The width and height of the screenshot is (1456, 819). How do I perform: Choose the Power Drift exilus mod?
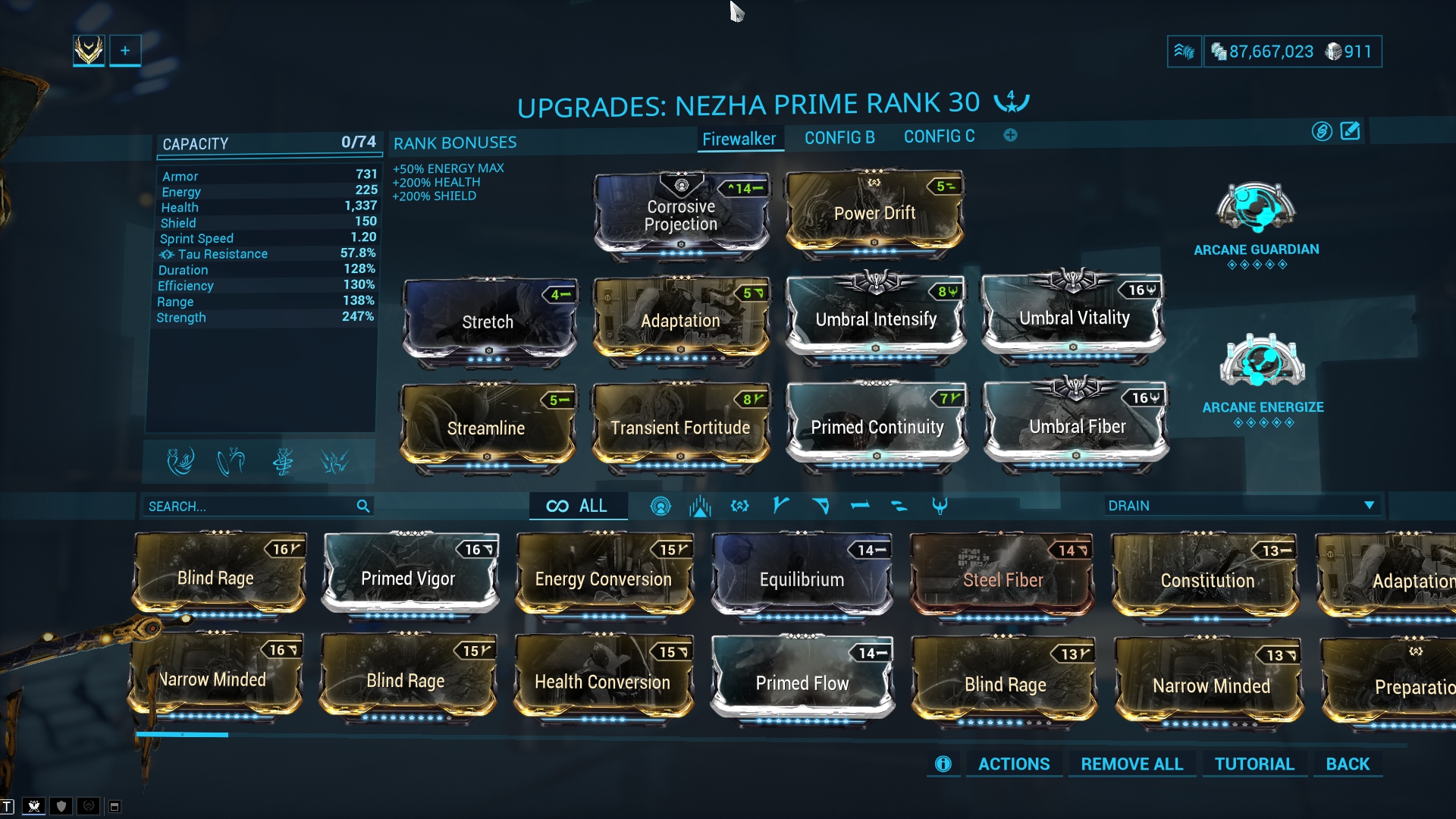[874, 213]
